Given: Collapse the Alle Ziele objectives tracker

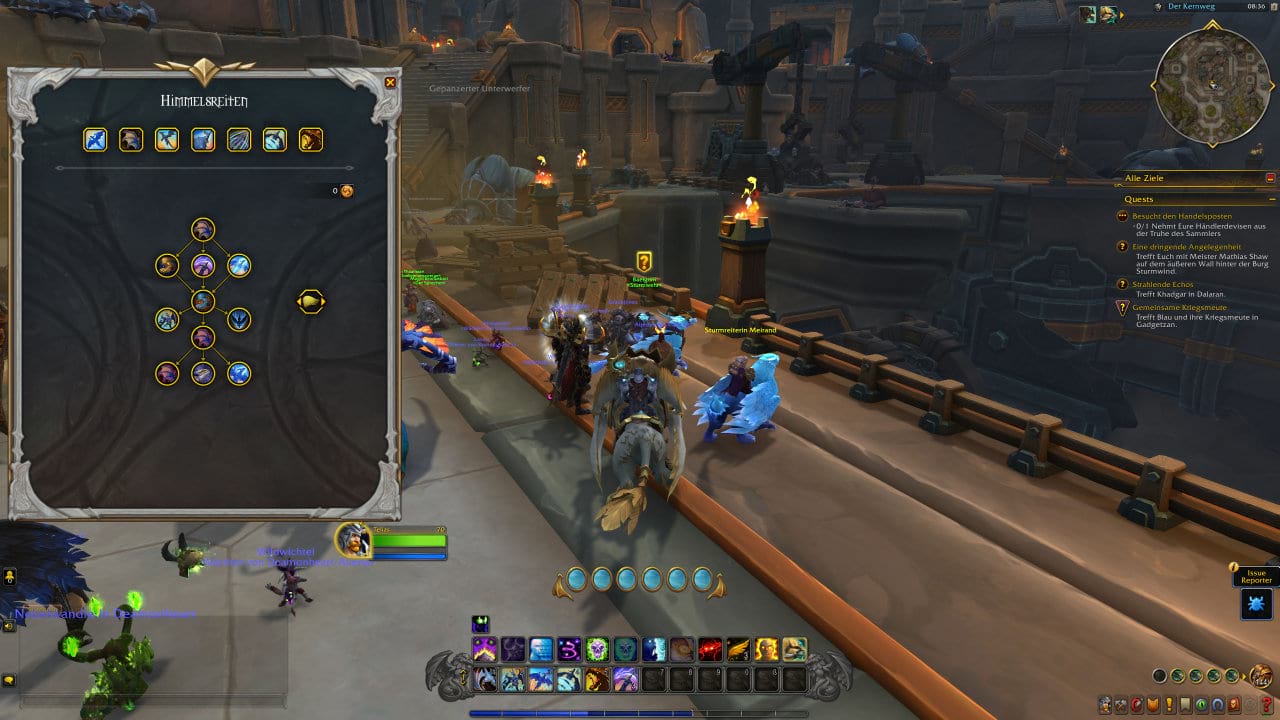Looking at the screenshot, I should click(1270, 178).
